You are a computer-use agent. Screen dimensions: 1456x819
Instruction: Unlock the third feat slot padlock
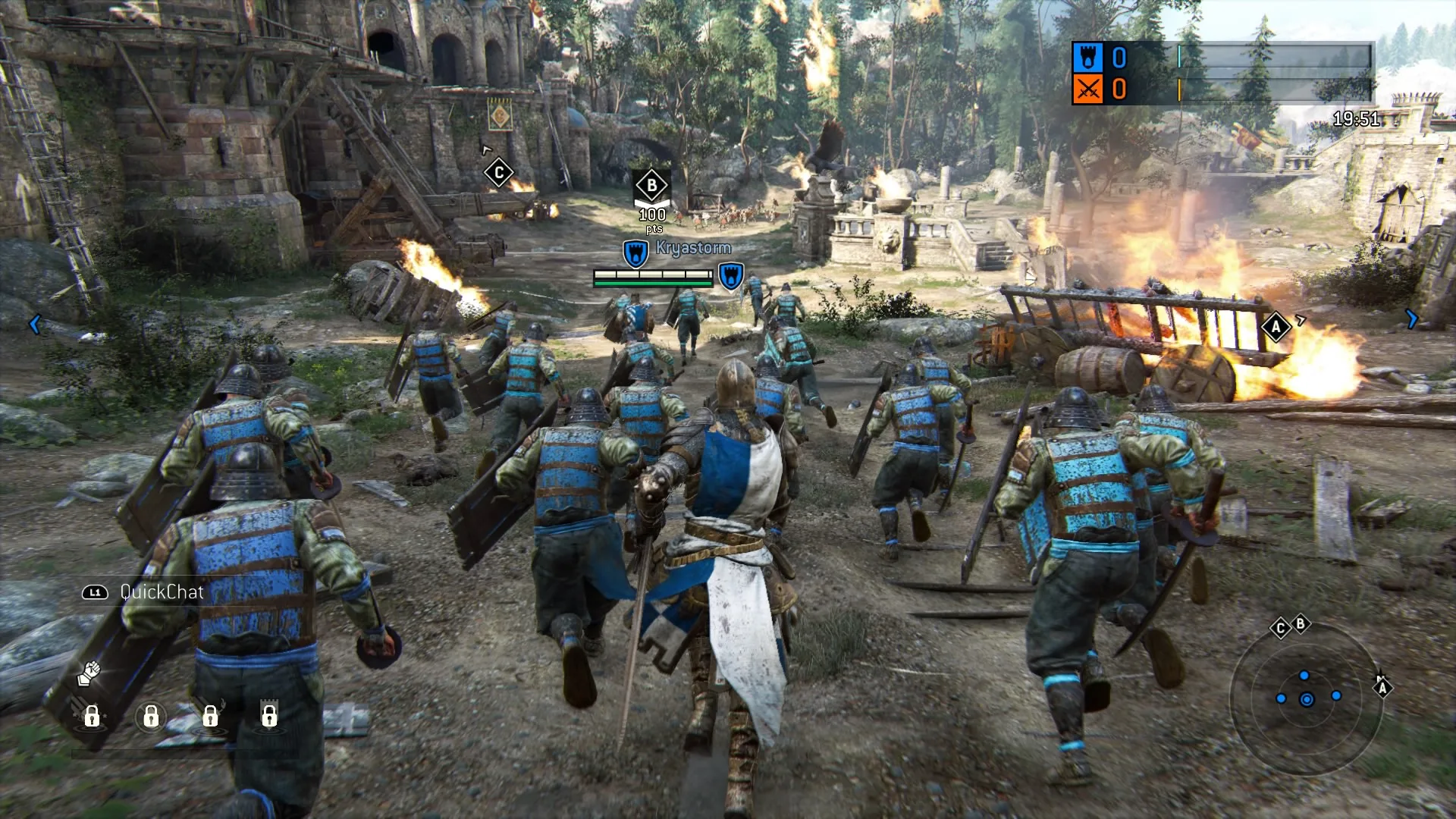(210, 716)
